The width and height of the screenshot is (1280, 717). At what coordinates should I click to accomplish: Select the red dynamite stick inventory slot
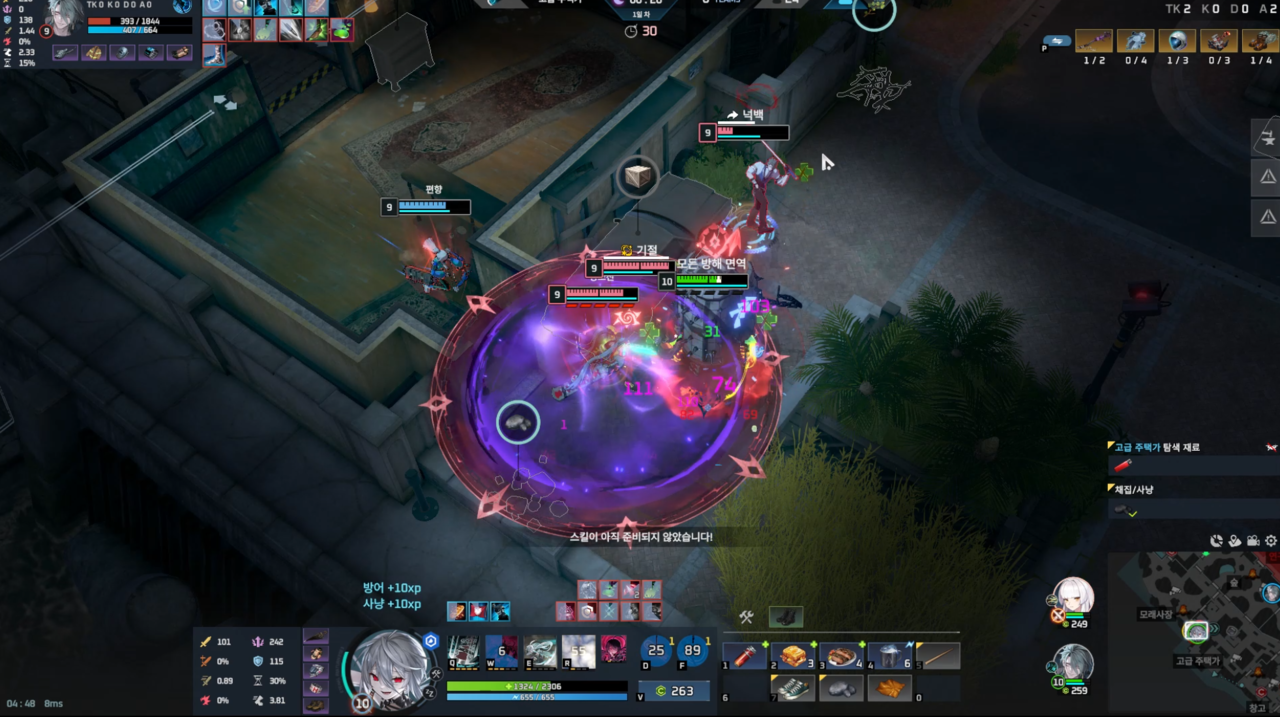pyautogui.click(x=743, y=656)
